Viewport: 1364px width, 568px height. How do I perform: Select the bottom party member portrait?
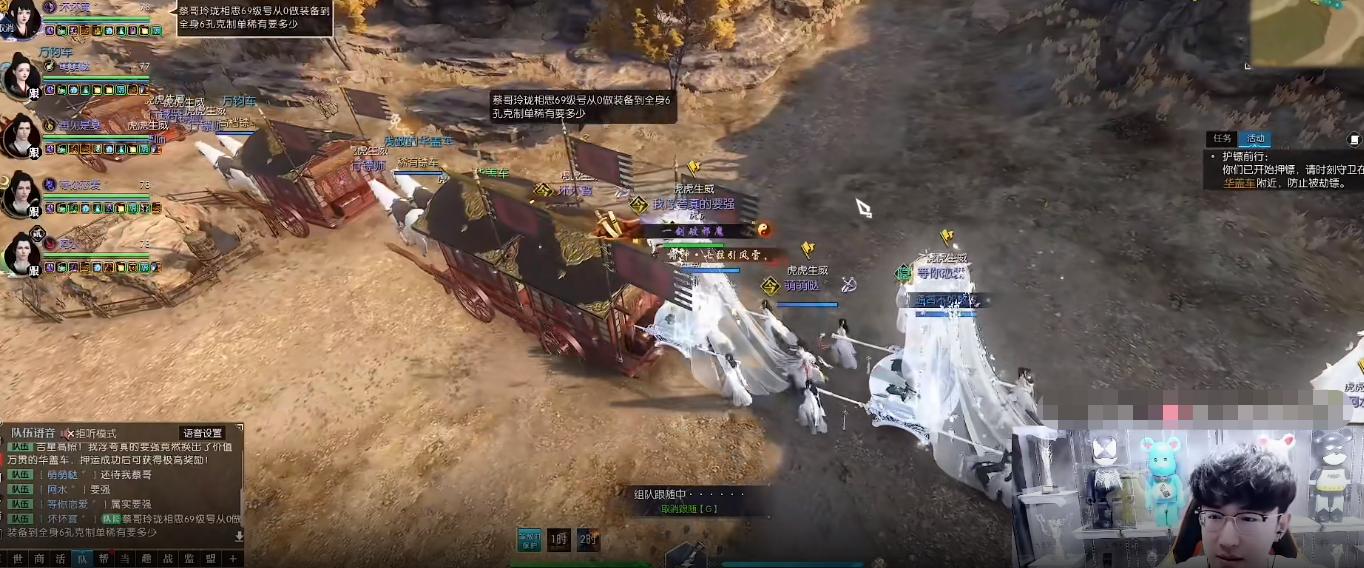20,254
